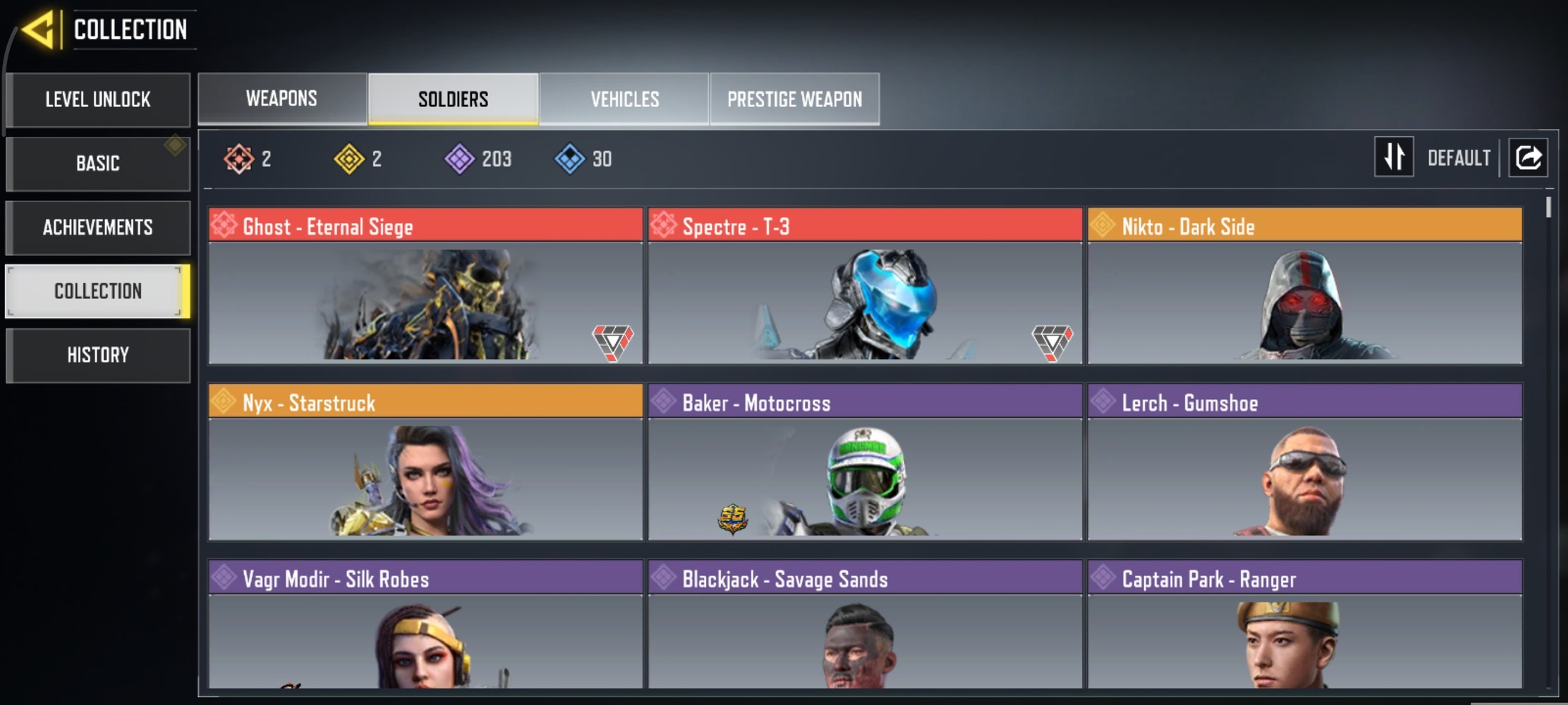This screenshot has height=705, width=1568.
Task: Click the share arrow button
Action: [x=1528, y=157]
